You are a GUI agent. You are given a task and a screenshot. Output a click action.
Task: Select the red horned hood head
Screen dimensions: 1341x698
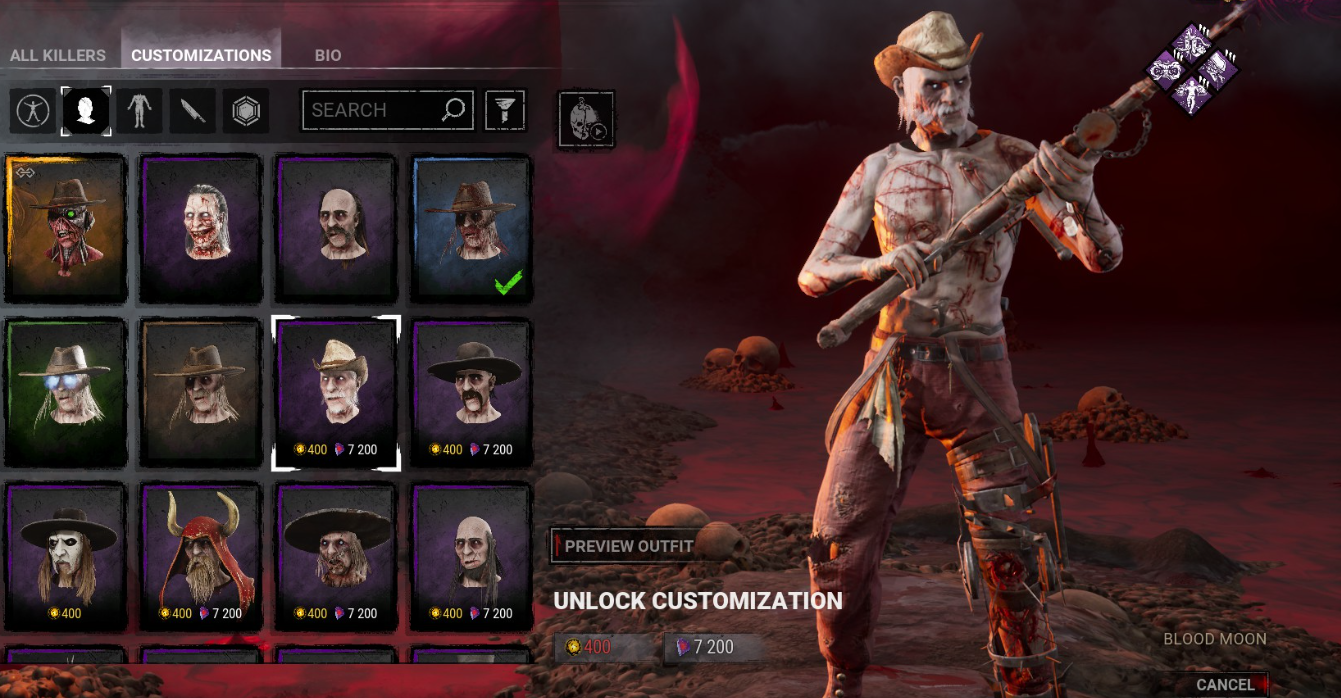pos(201,555)
